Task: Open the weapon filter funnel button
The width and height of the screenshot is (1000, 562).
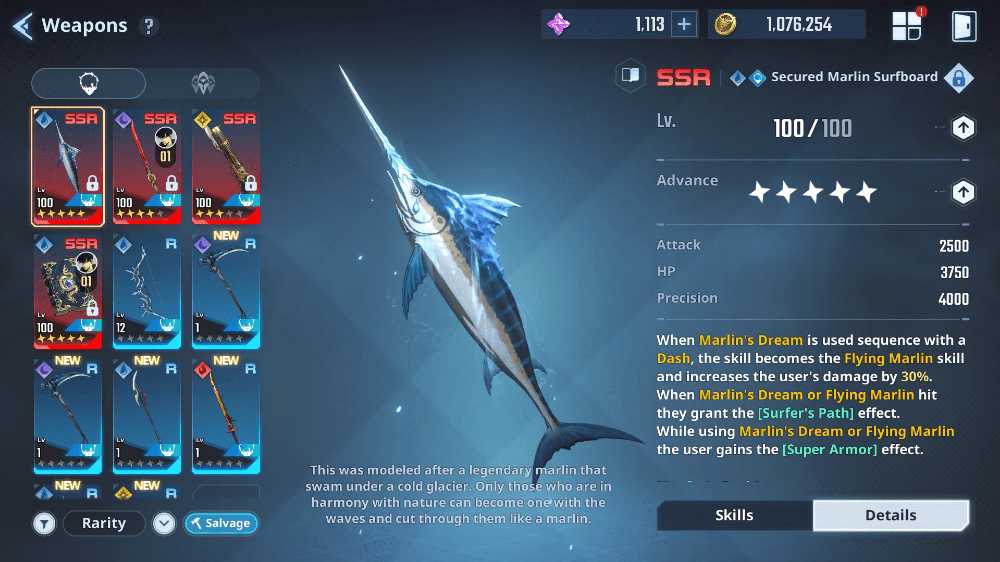Action: pyautogui.click(x=44, y=523)
